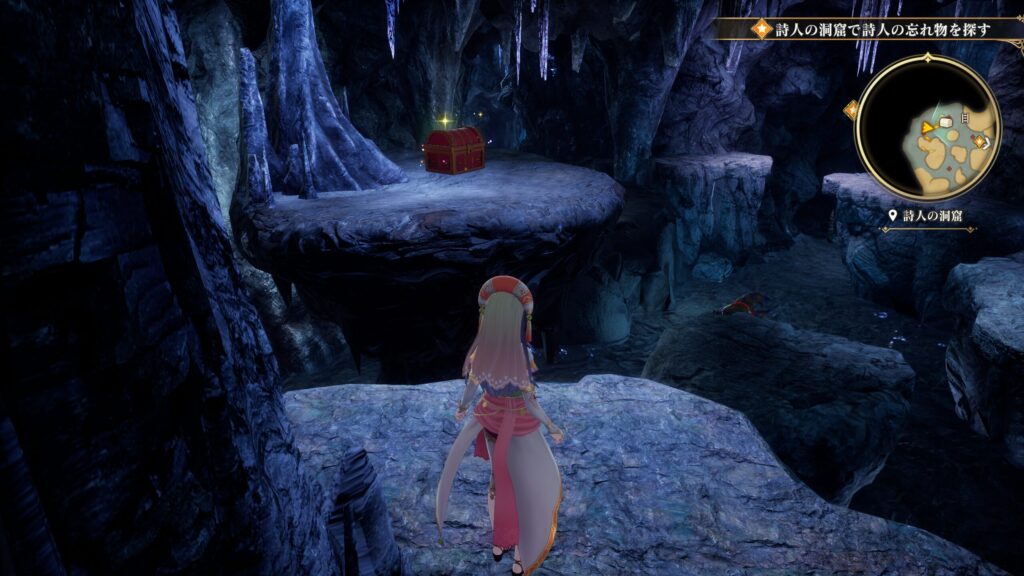Select the 詩人の洞窟 location name label

(x=930, y=215)
